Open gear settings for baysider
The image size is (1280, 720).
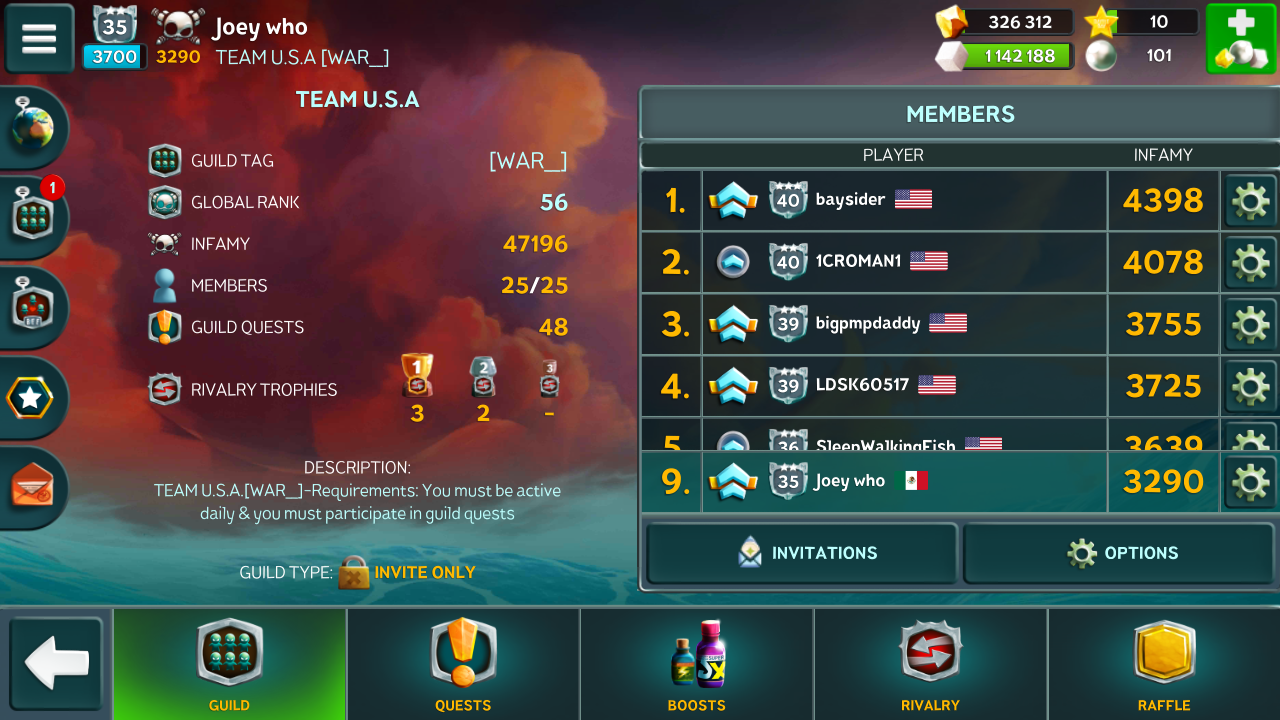click(1250, 201)
